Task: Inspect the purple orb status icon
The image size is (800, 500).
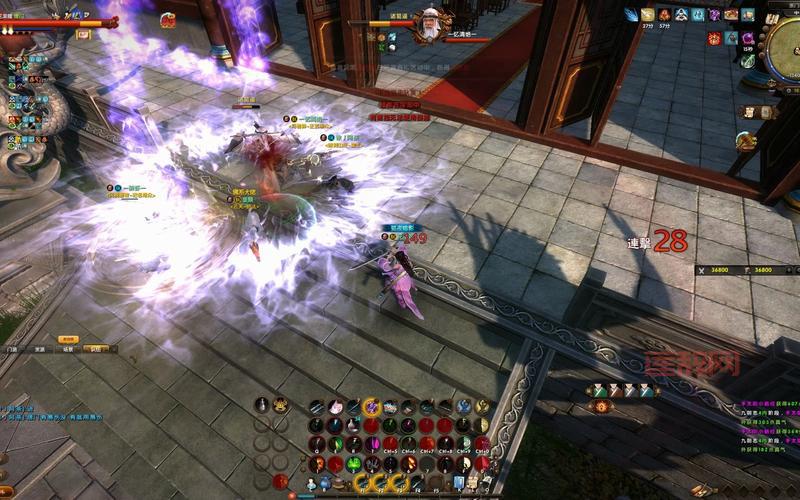Action: click(x=747, y=38)
